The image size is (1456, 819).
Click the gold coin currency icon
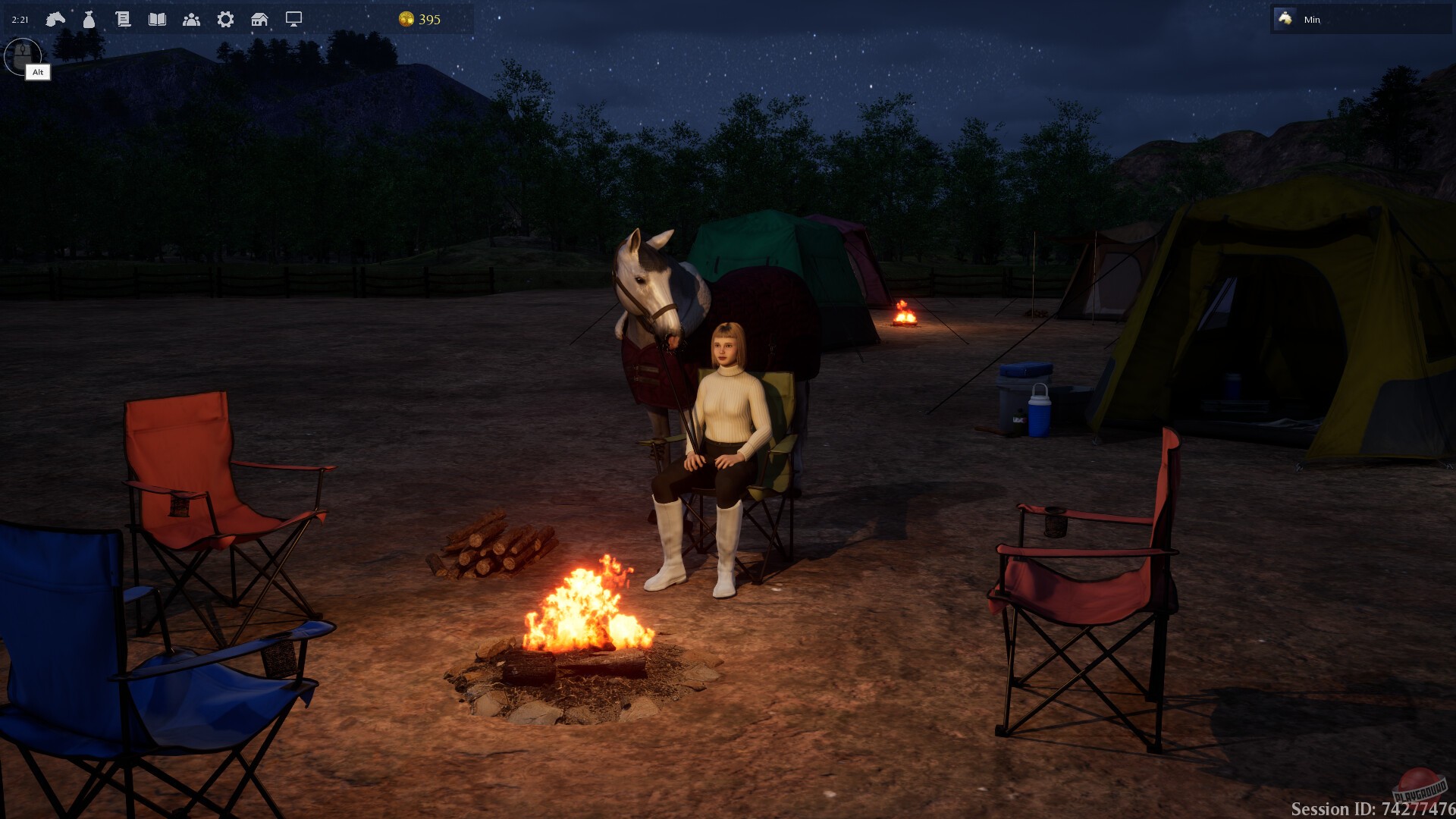407,20
